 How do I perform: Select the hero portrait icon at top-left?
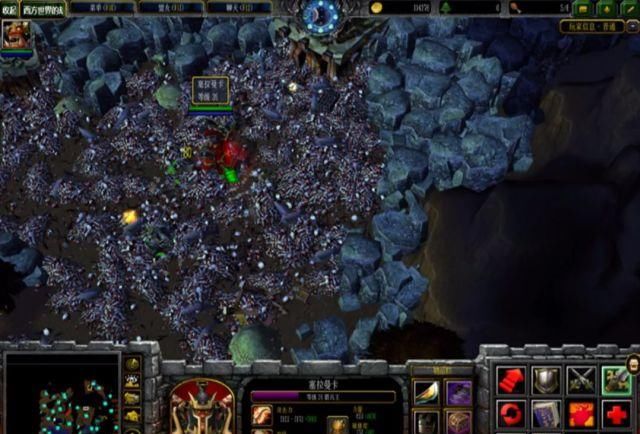click(x=16, y=36)
